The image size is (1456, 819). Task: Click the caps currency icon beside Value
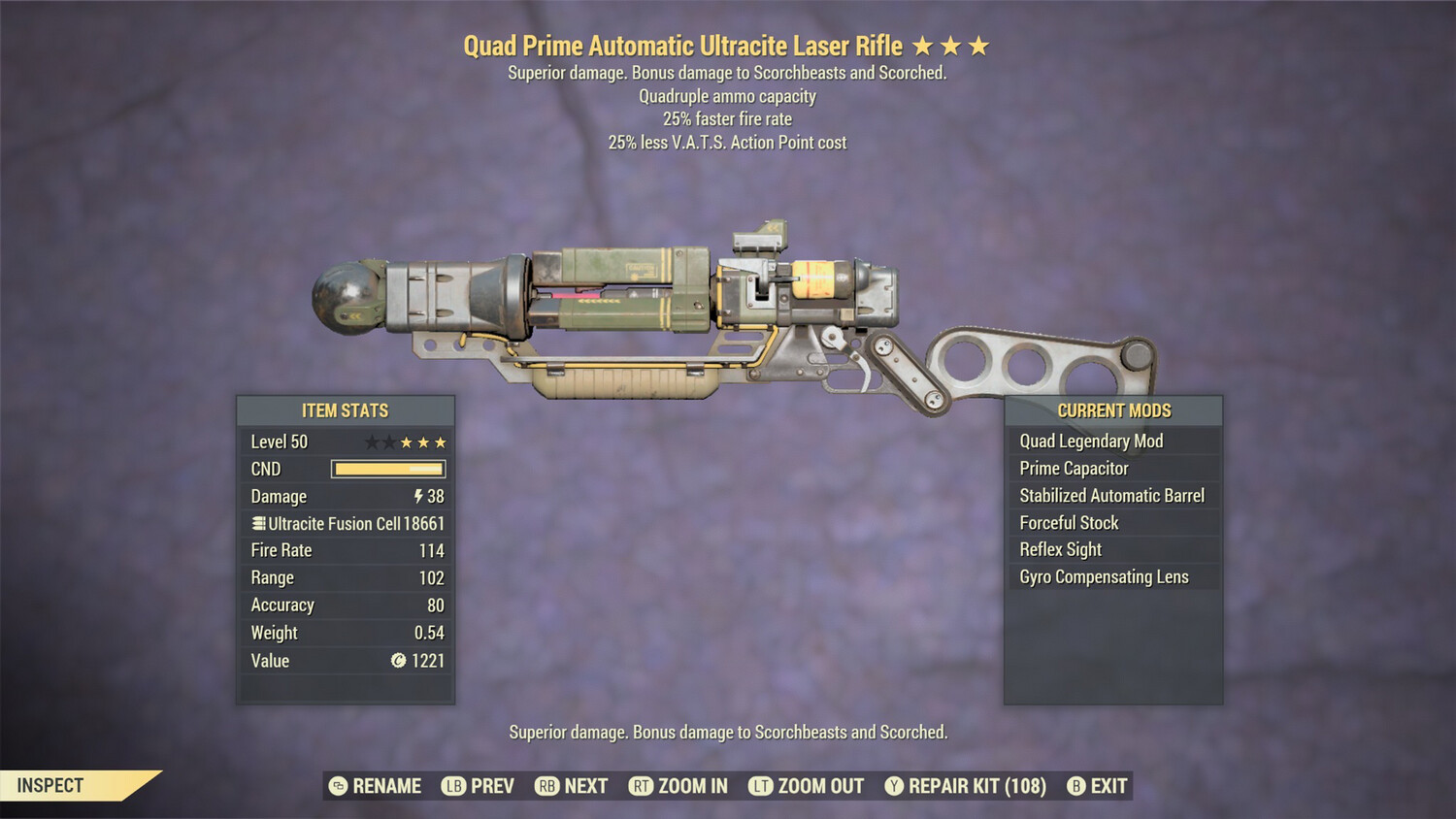pos(398,661)
